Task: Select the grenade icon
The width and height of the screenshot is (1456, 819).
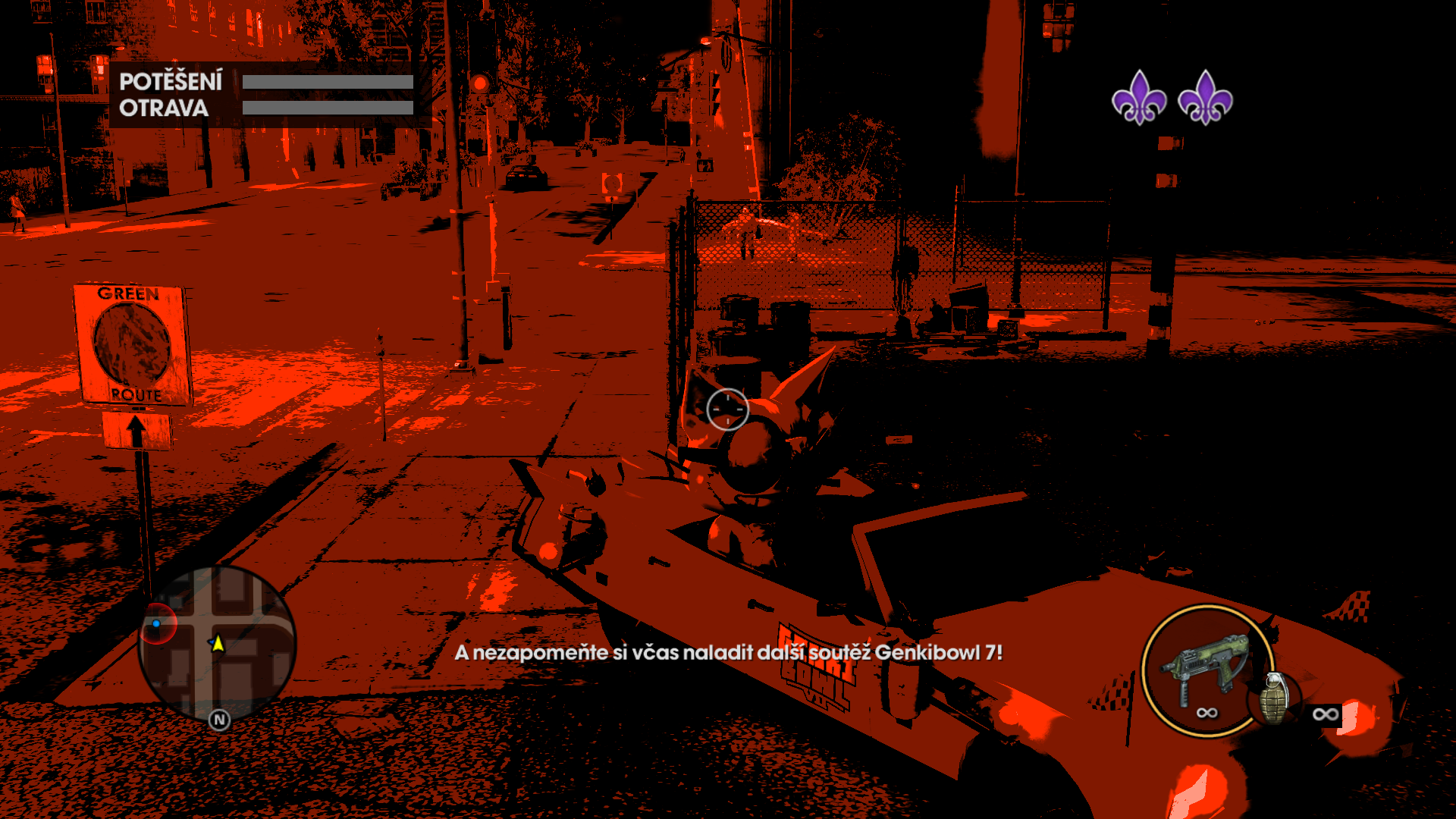Action: [1275, 698]
